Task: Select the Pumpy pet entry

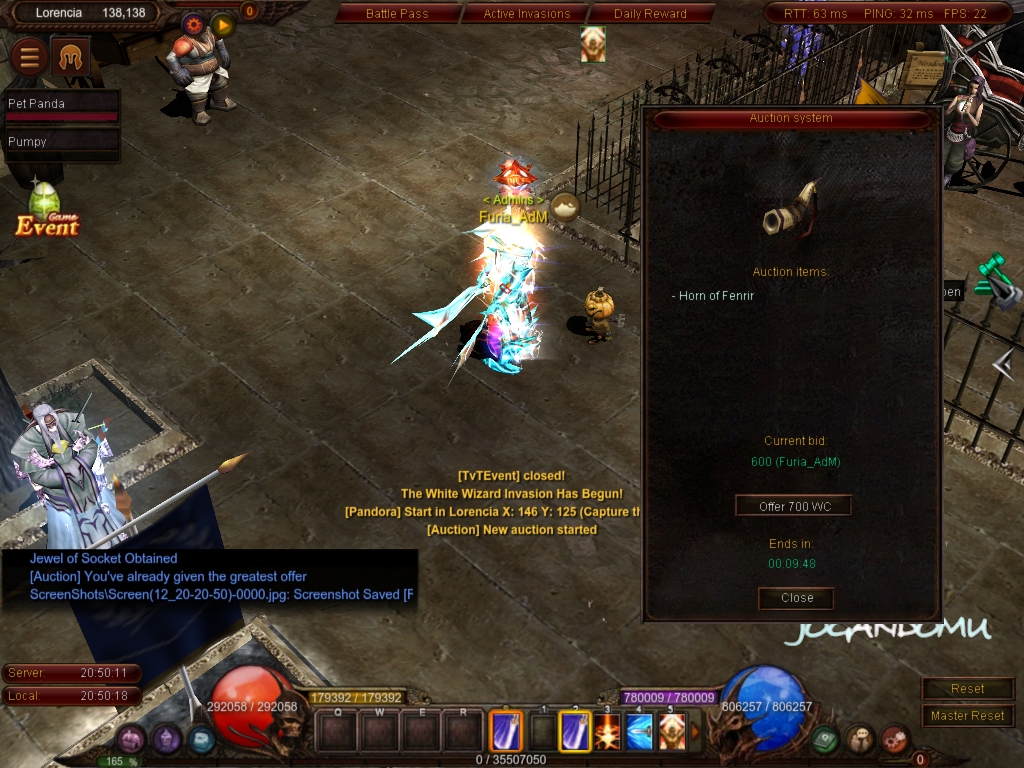Action: tap(61, 142)
